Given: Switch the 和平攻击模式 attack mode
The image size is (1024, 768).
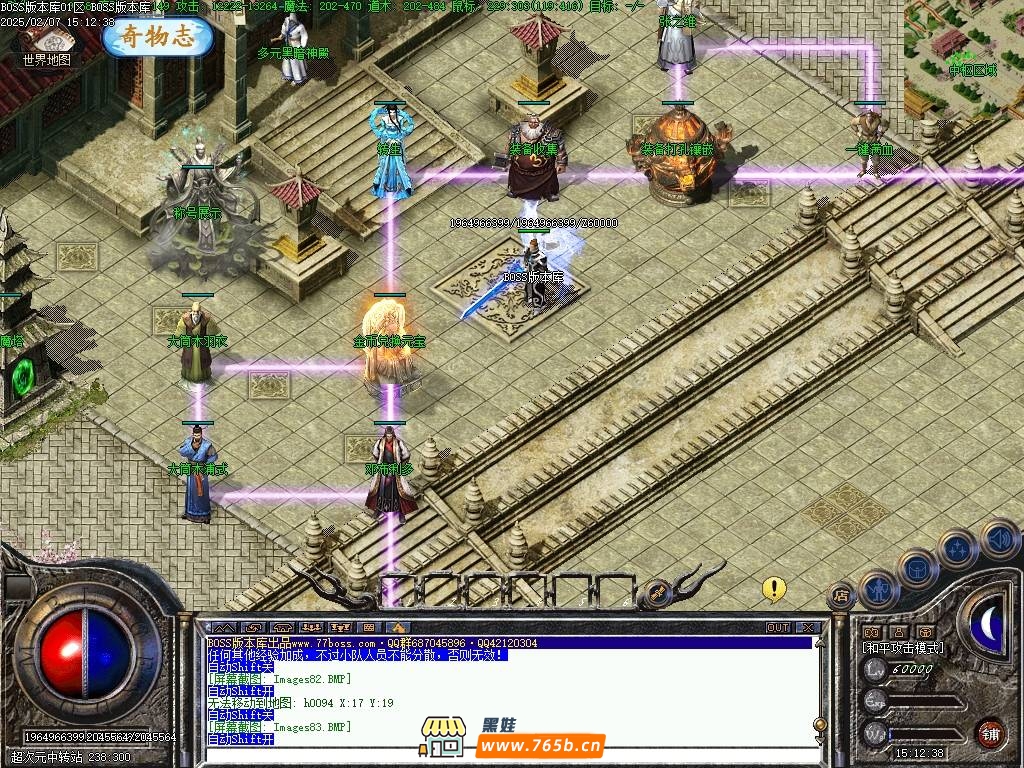Looking at the screenshot, I should (x=903, y=648).
